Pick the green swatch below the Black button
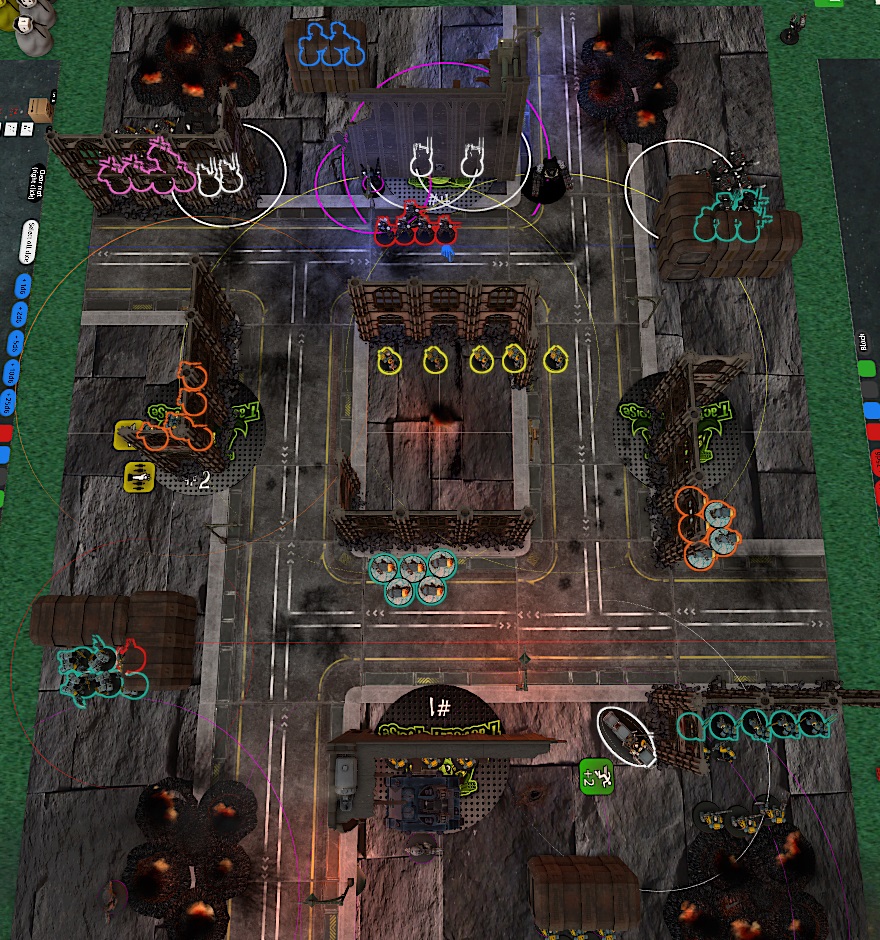Viewport: 880px width, 940px height. coord(865,369)
